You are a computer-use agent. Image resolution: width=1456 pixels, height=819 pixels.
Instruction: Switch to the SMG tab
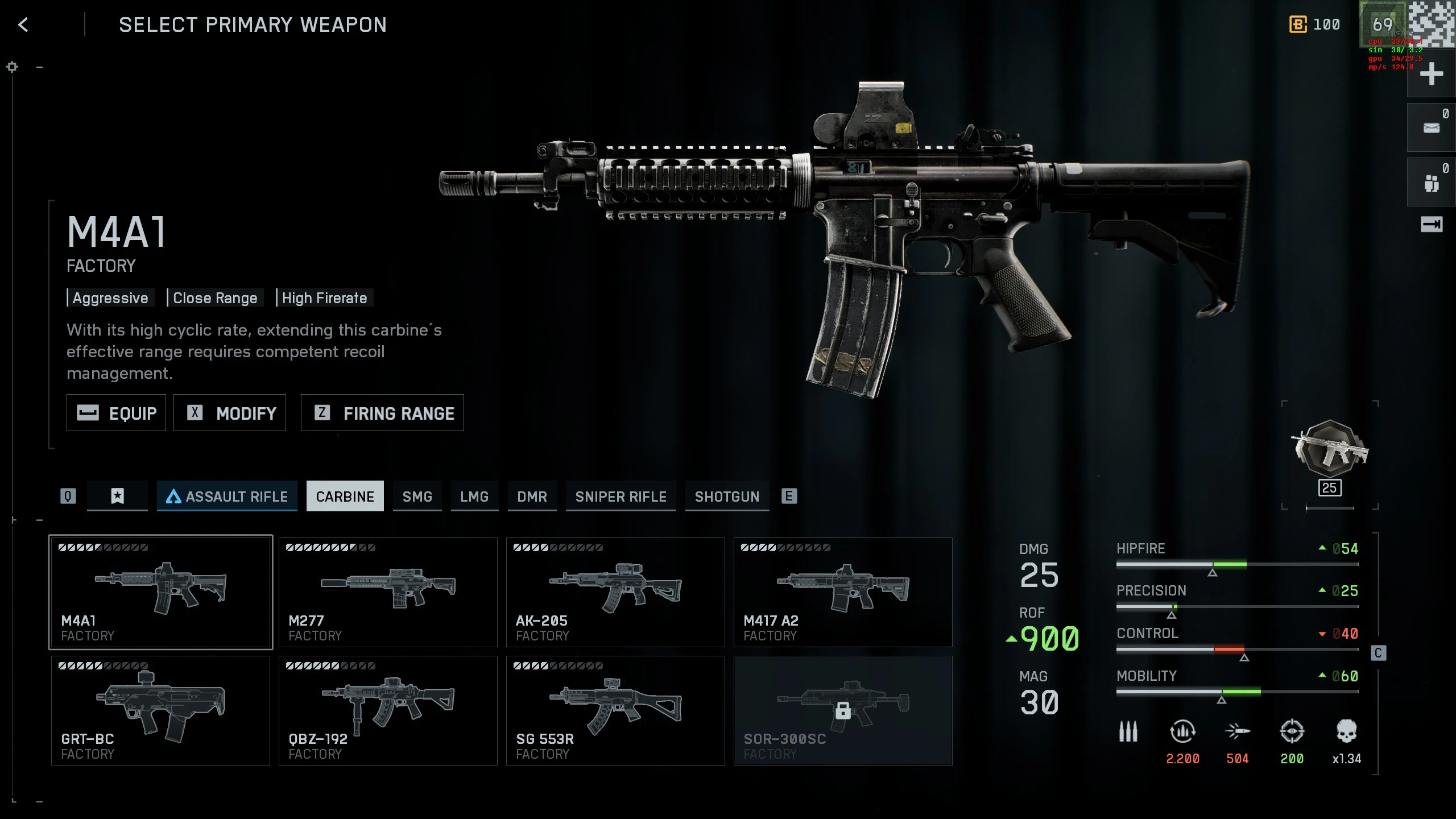click(x=417, y=496)
